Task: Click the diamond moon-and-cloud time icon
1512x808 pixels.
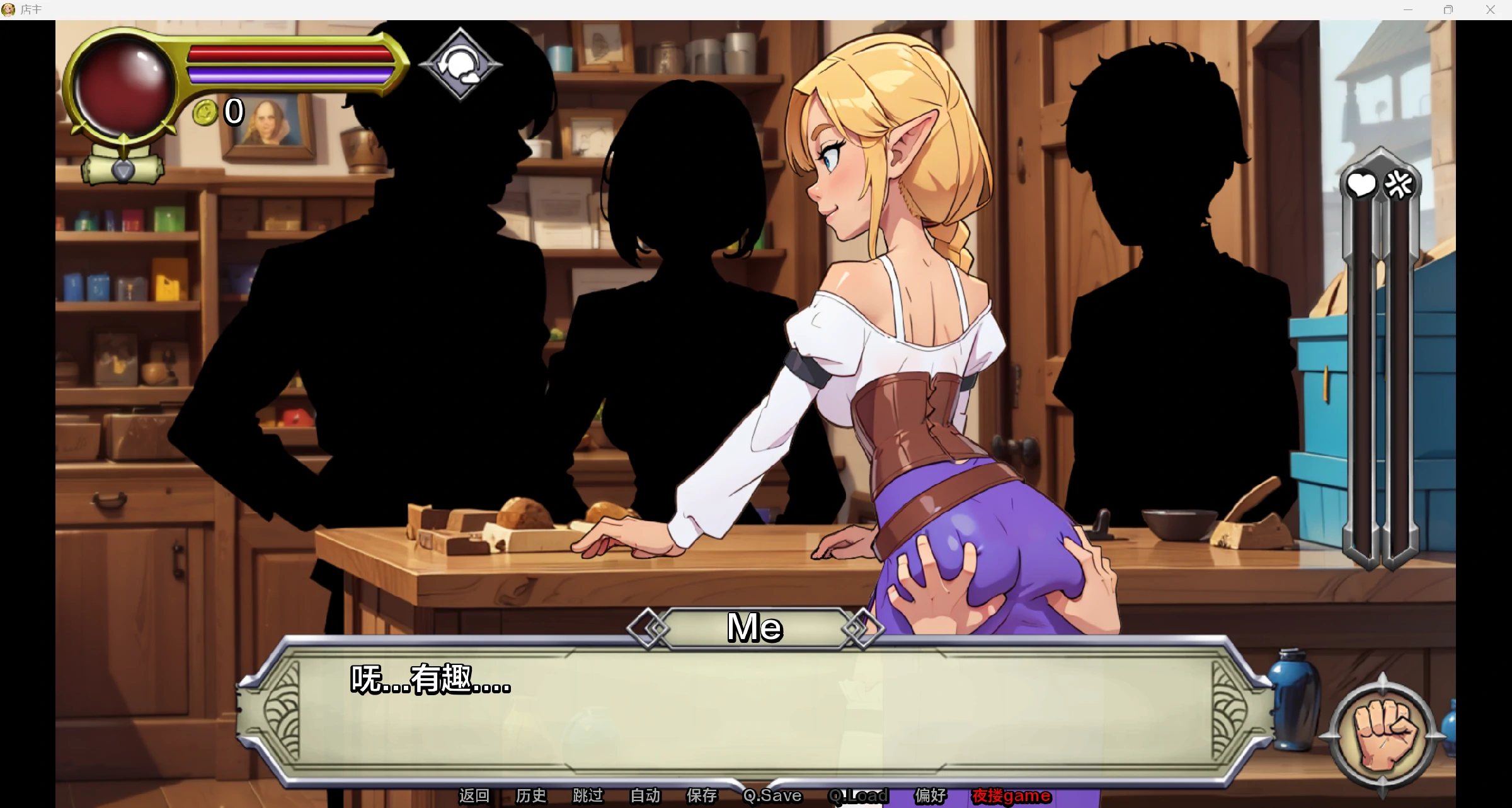Action: tap(461, 64)
